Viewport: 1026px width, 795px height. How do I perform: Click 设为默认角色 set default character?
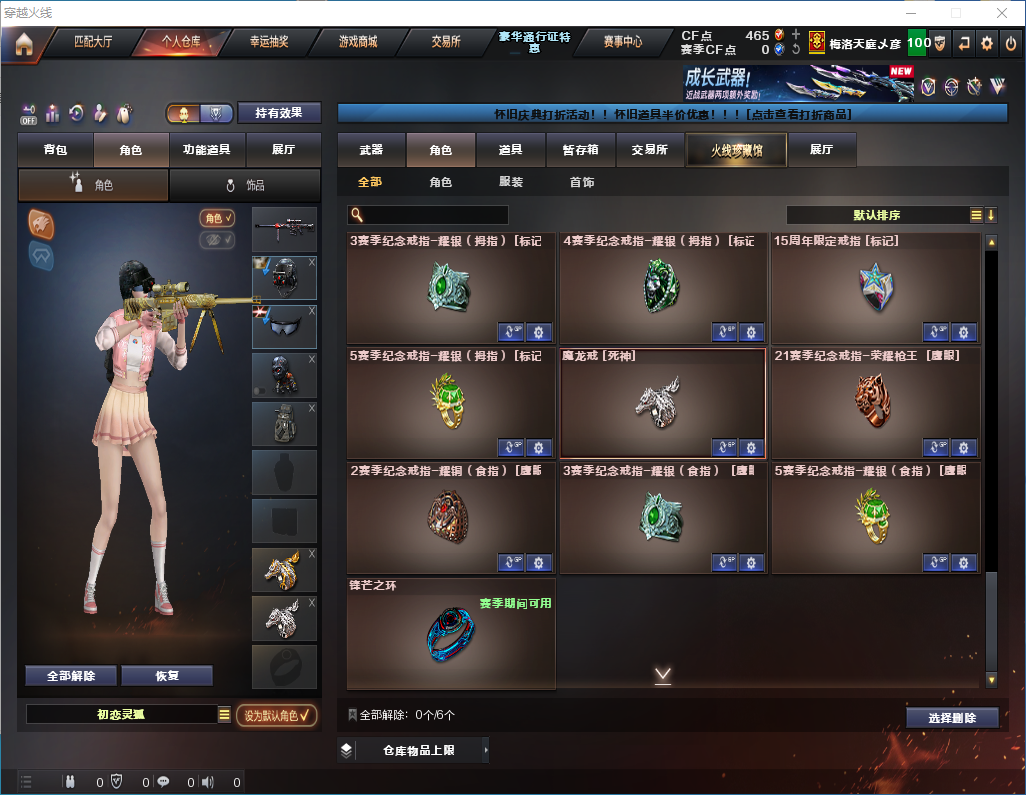click(276, 715)
